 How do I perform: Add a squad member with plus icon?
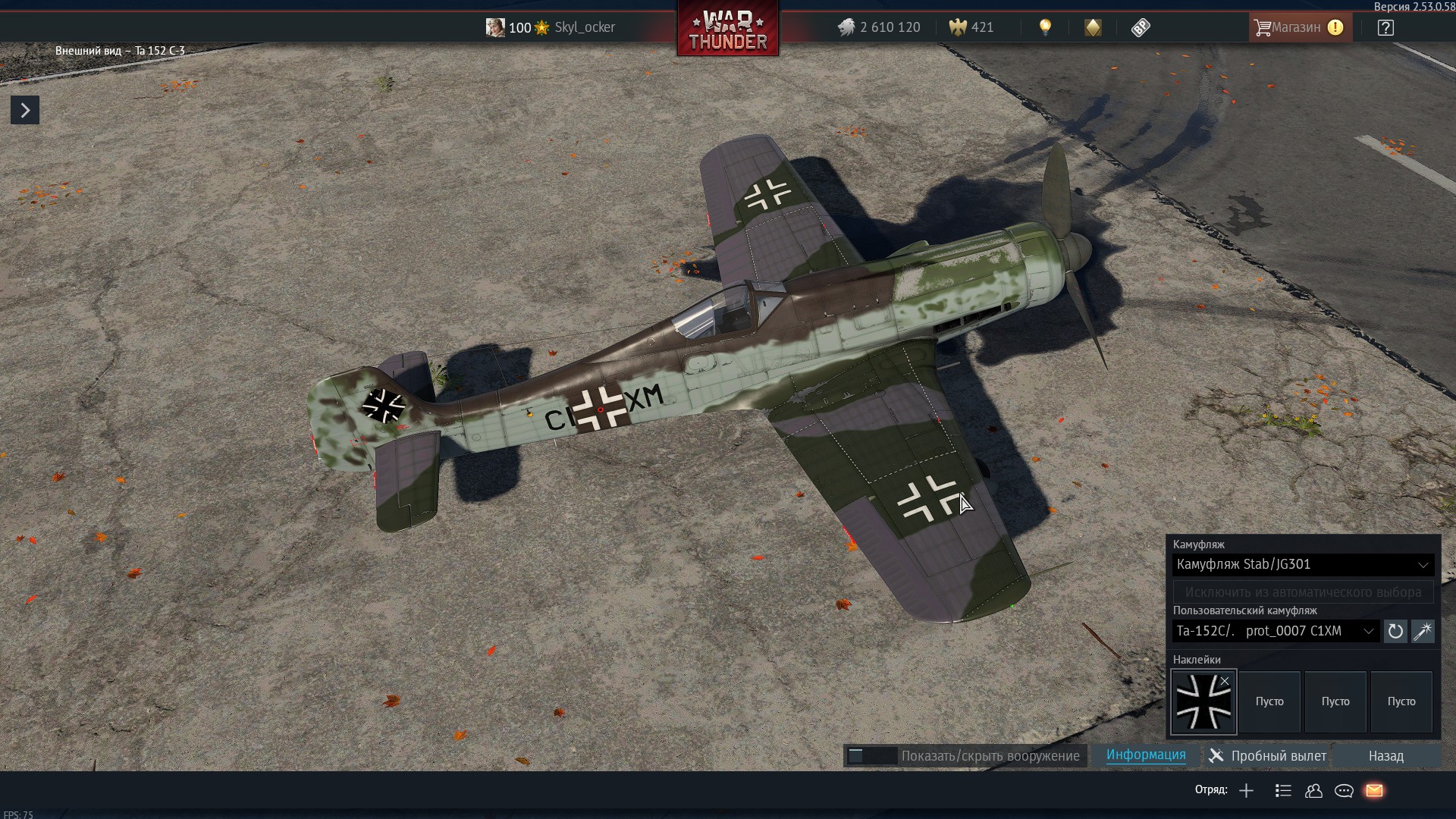click(1246, 791)
